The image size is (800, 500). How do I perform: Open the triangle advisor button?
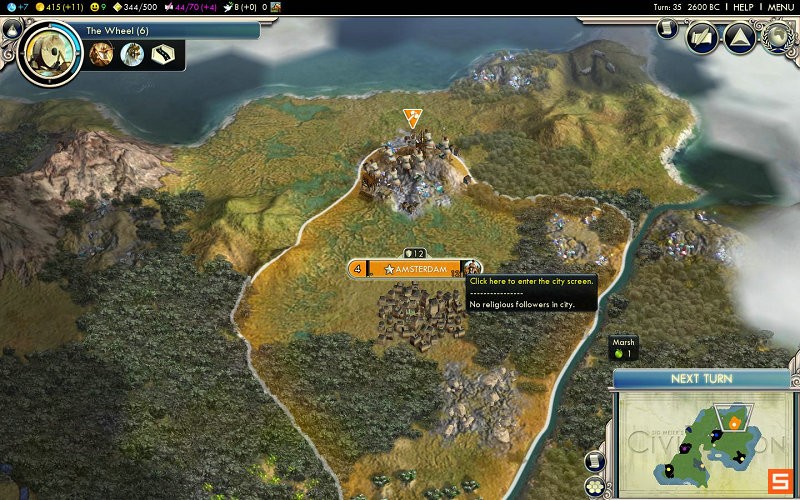click(739, 40)
